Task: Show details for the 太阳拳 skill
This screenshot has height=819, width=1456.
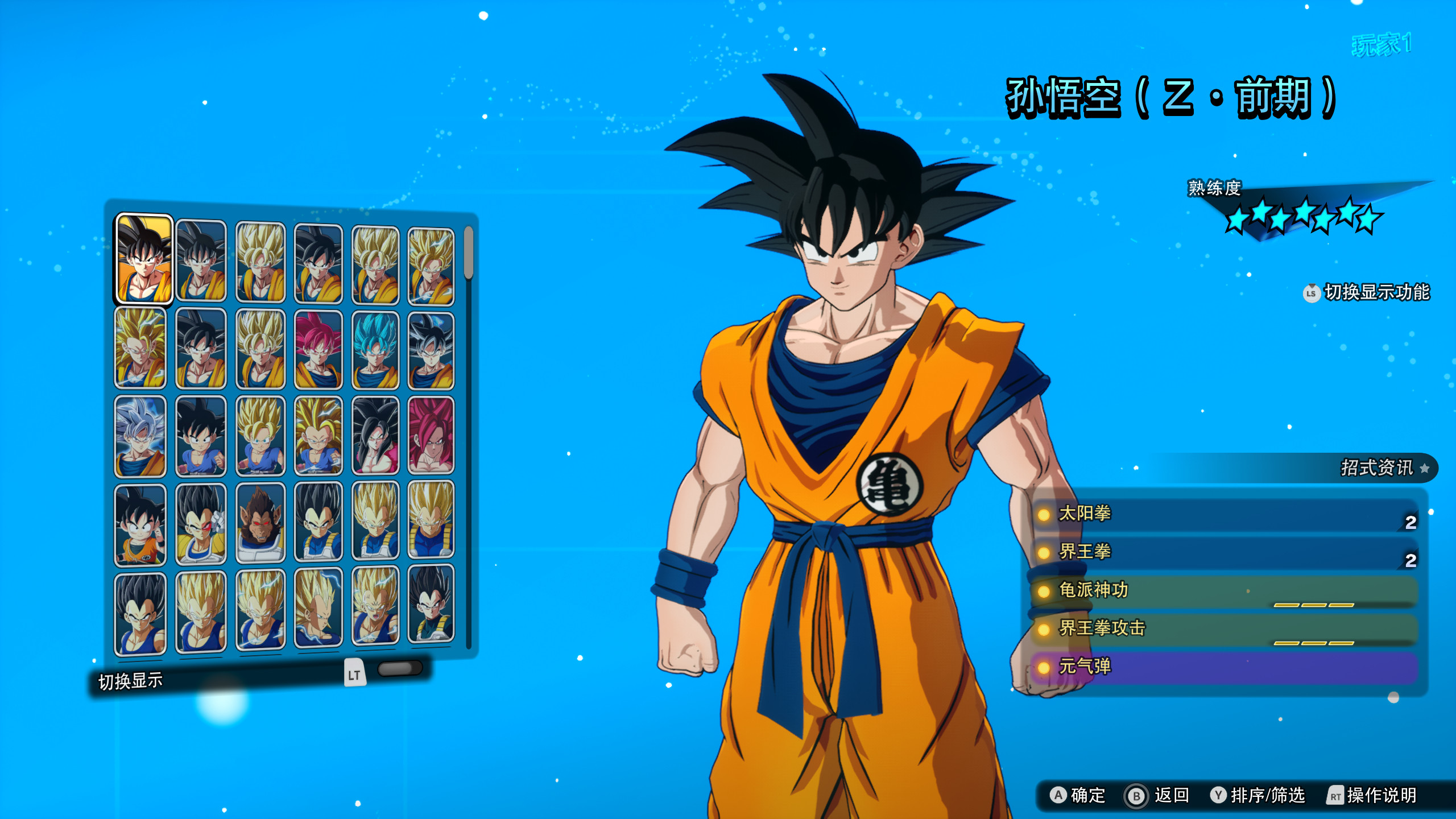Action: pyautogui.click(x=1223, y=514)
